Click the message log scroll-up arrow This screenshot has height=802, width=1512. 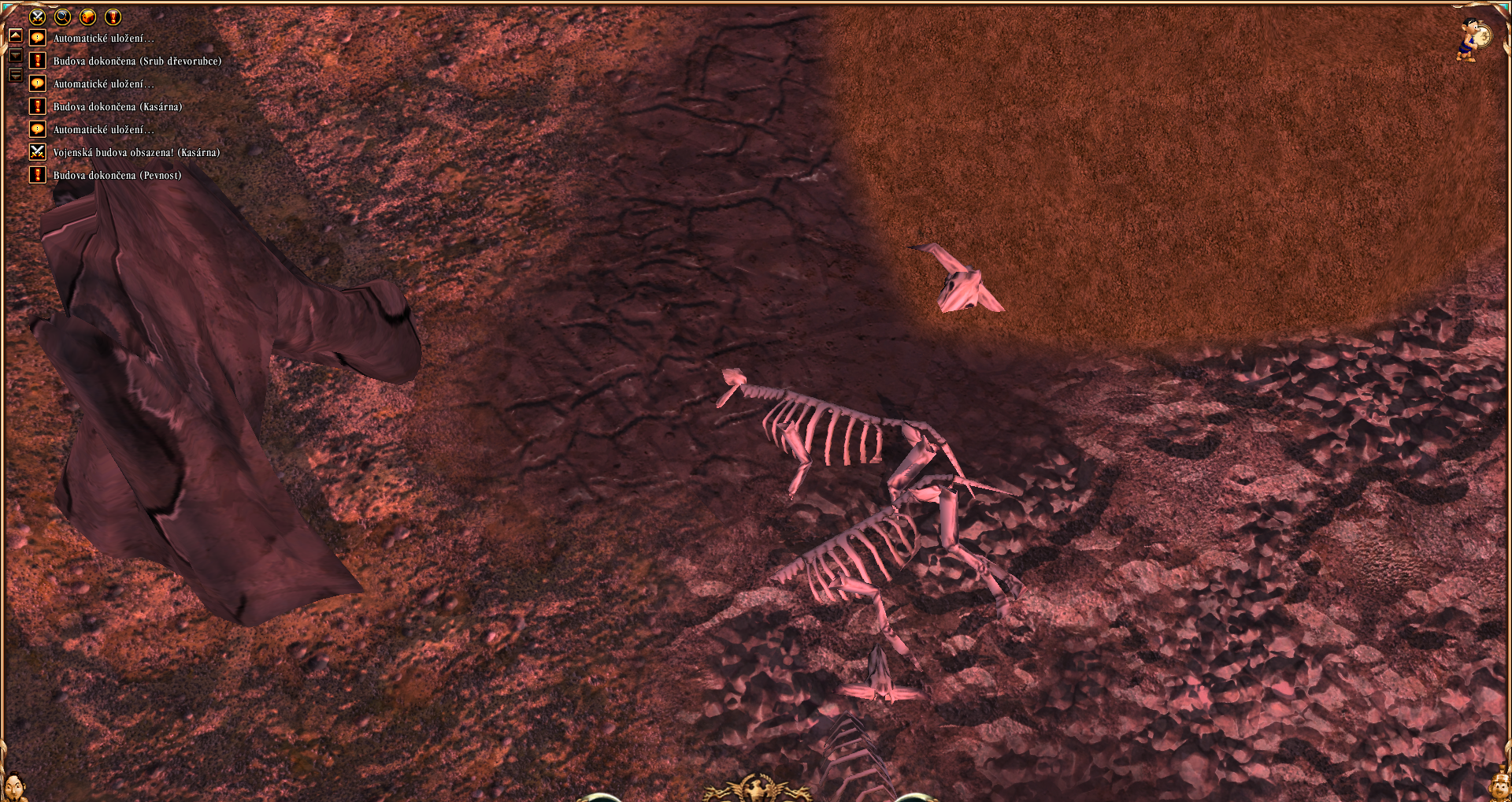pos(15,36)
